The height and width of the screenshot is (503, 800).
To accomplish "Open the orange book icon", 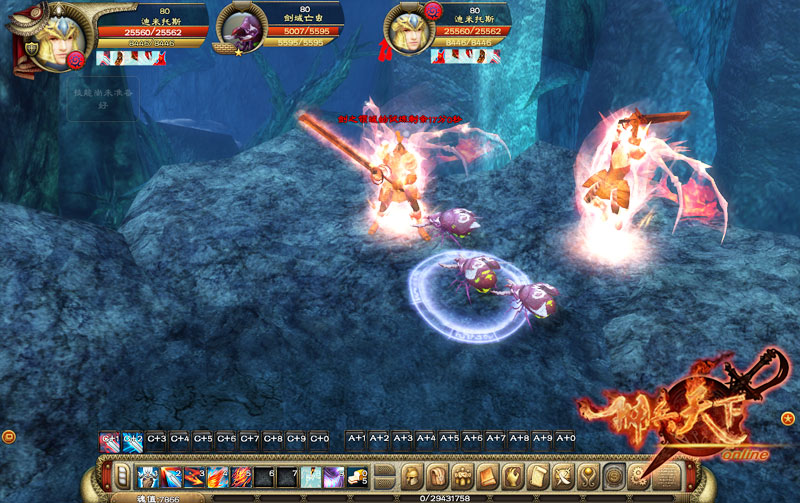I will pyautogui.click(x=488, y=474).
